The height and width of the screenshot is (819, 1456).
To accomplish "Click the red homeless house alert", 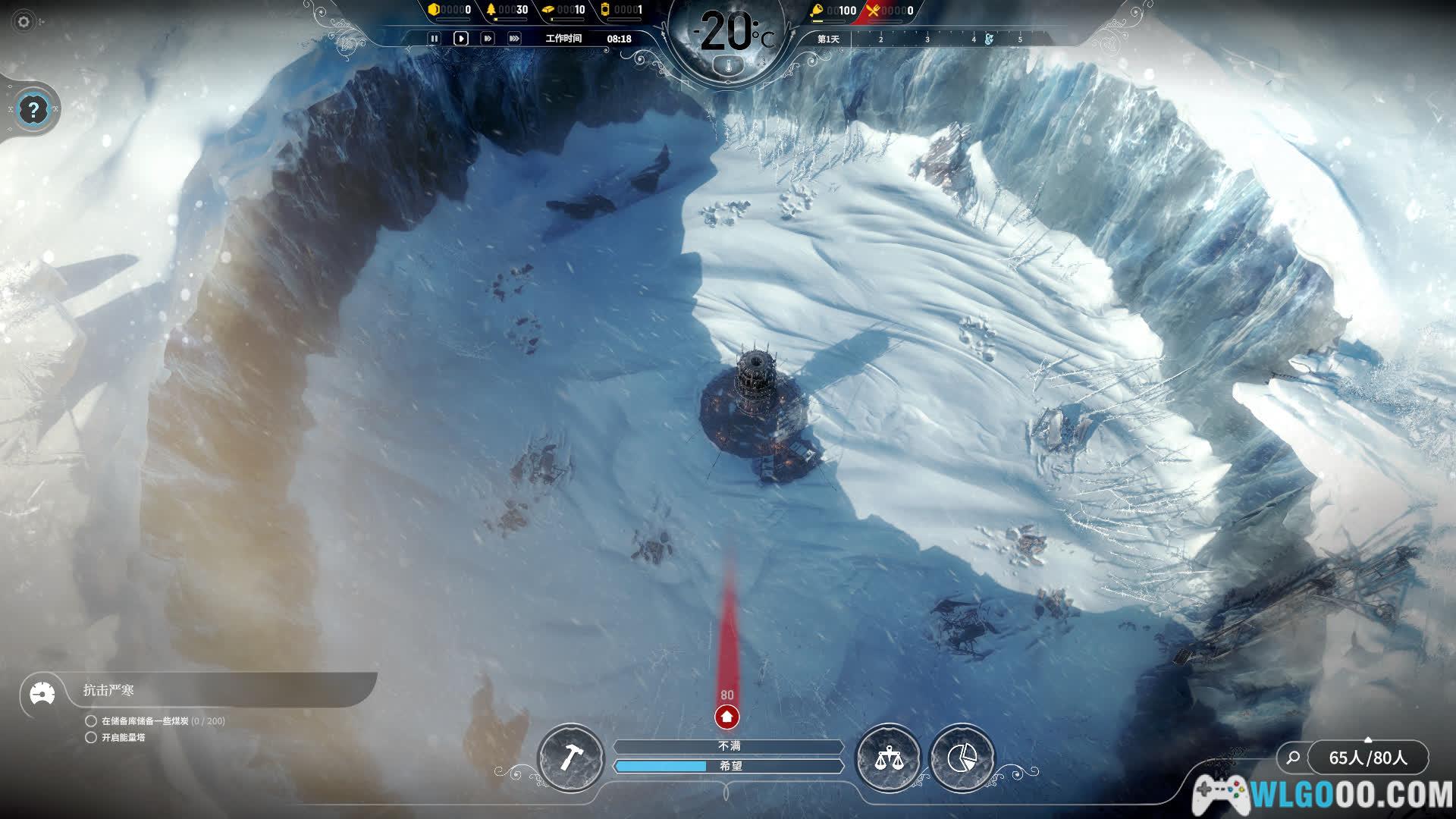I will (726, 716).
